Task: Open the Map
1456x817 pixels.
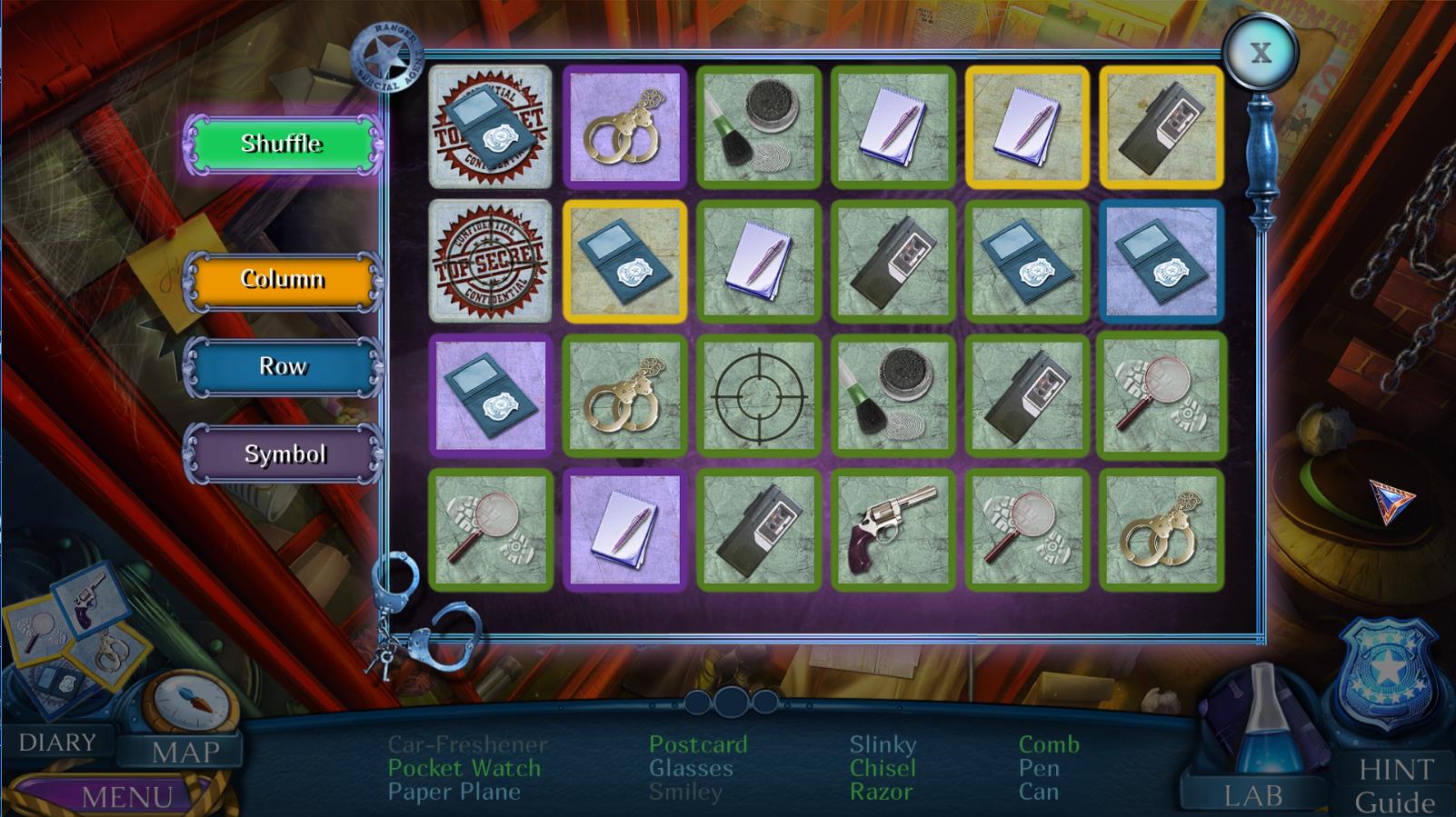Action: coord(184,752)
